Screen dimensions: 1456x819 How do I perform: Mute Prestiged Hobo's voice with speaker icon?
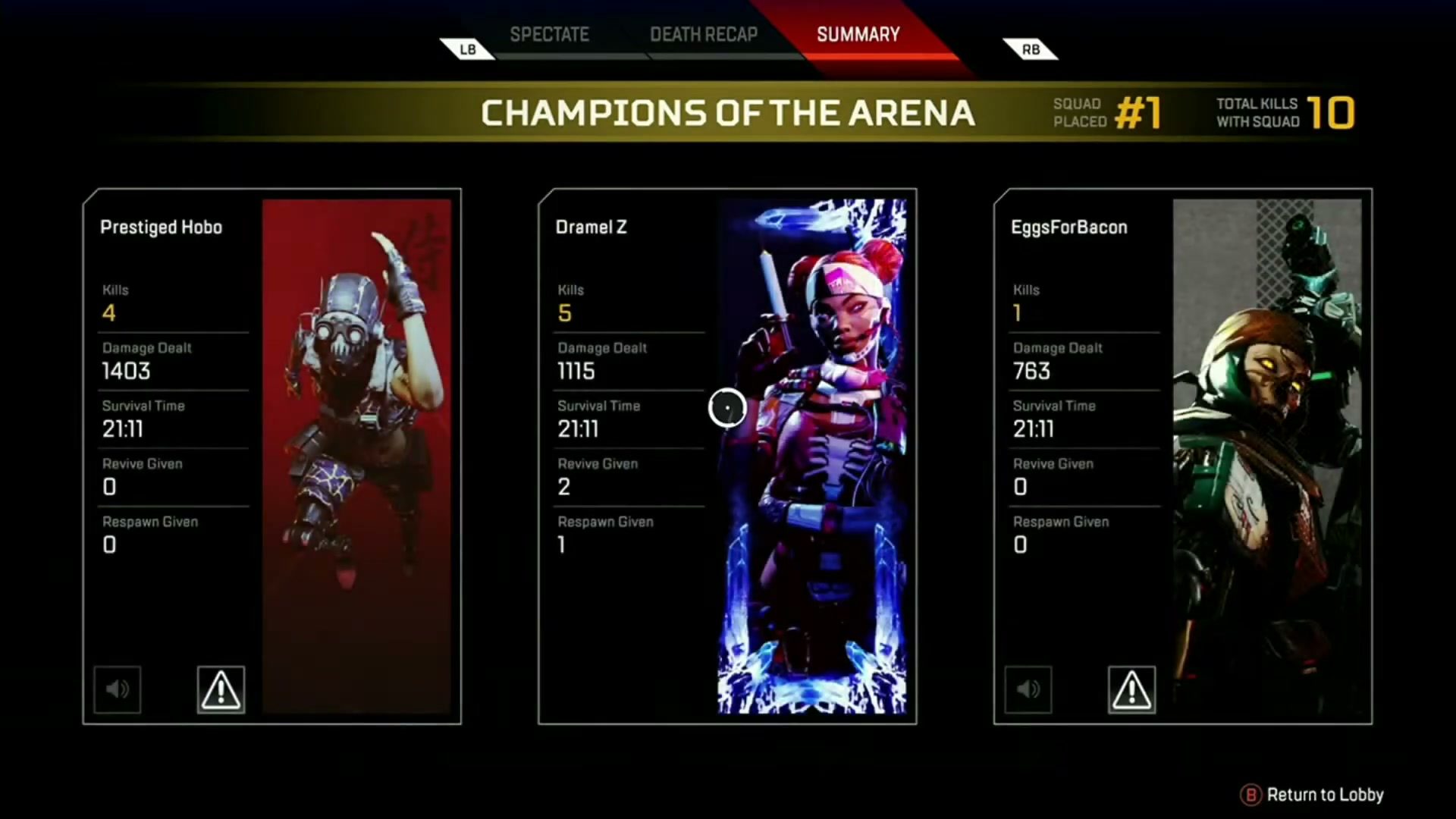(118, 689)
